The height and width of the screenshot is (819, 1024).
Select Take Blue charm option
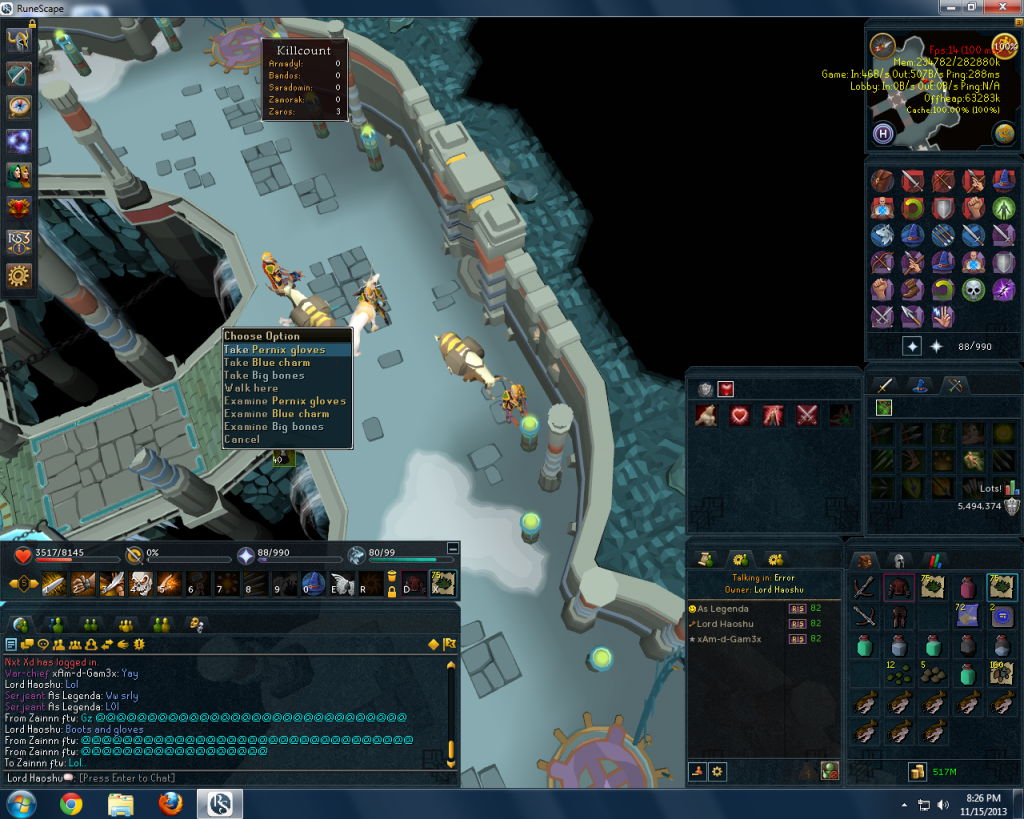(x=266, y=362)
